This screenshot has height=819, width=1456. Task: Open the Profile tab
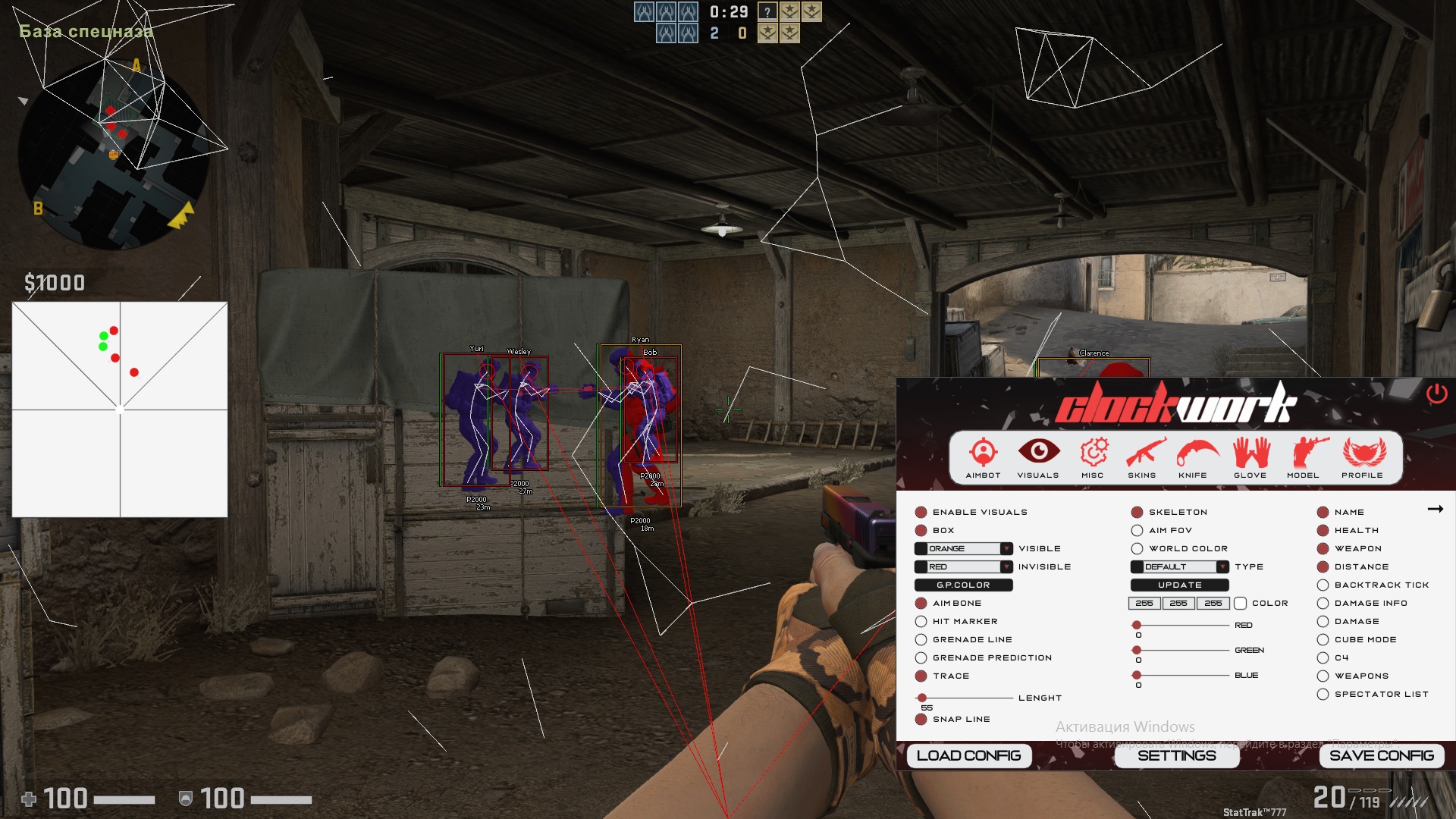tap(1362, 457)
